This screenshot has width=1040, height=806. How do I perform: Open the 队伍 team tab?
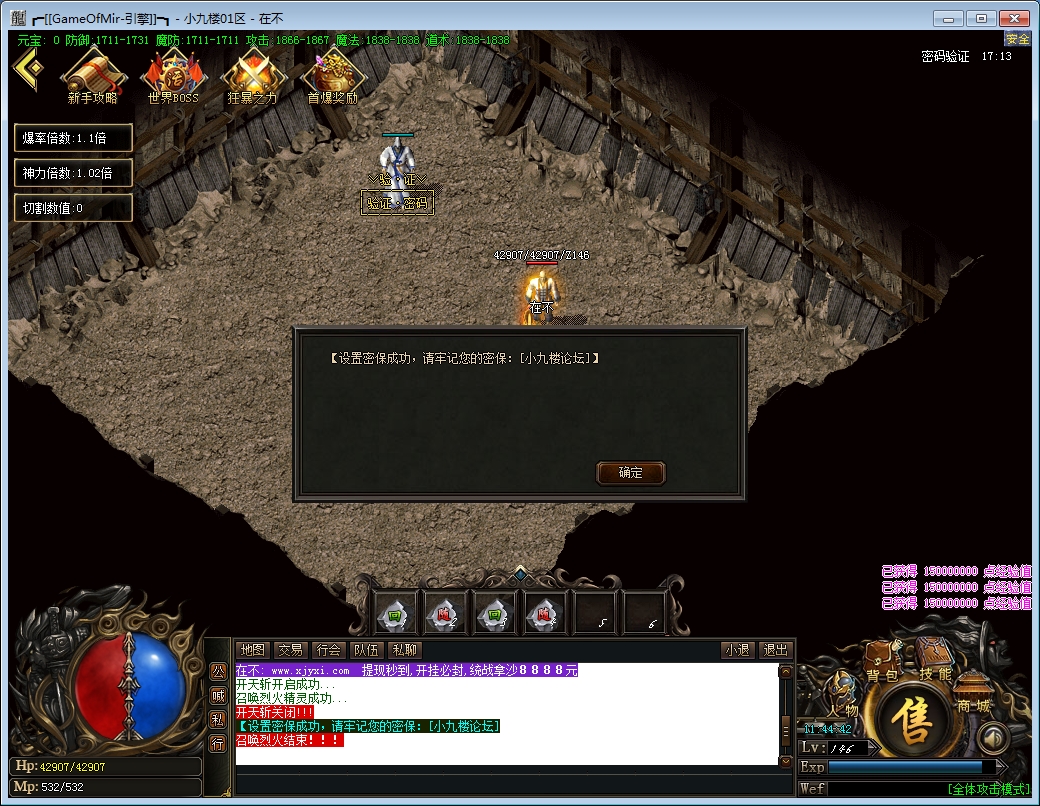click(x=366, y=650)
